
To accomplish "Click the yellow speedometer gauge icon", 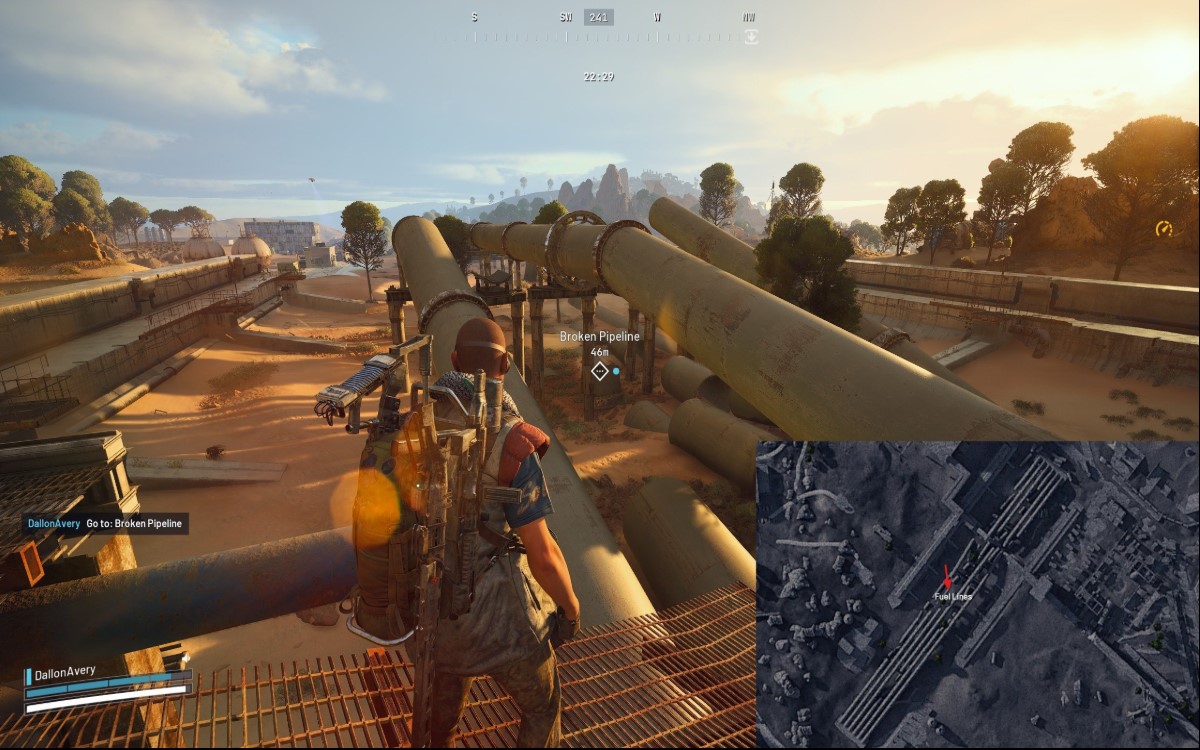I will (x=1163, y=229).
